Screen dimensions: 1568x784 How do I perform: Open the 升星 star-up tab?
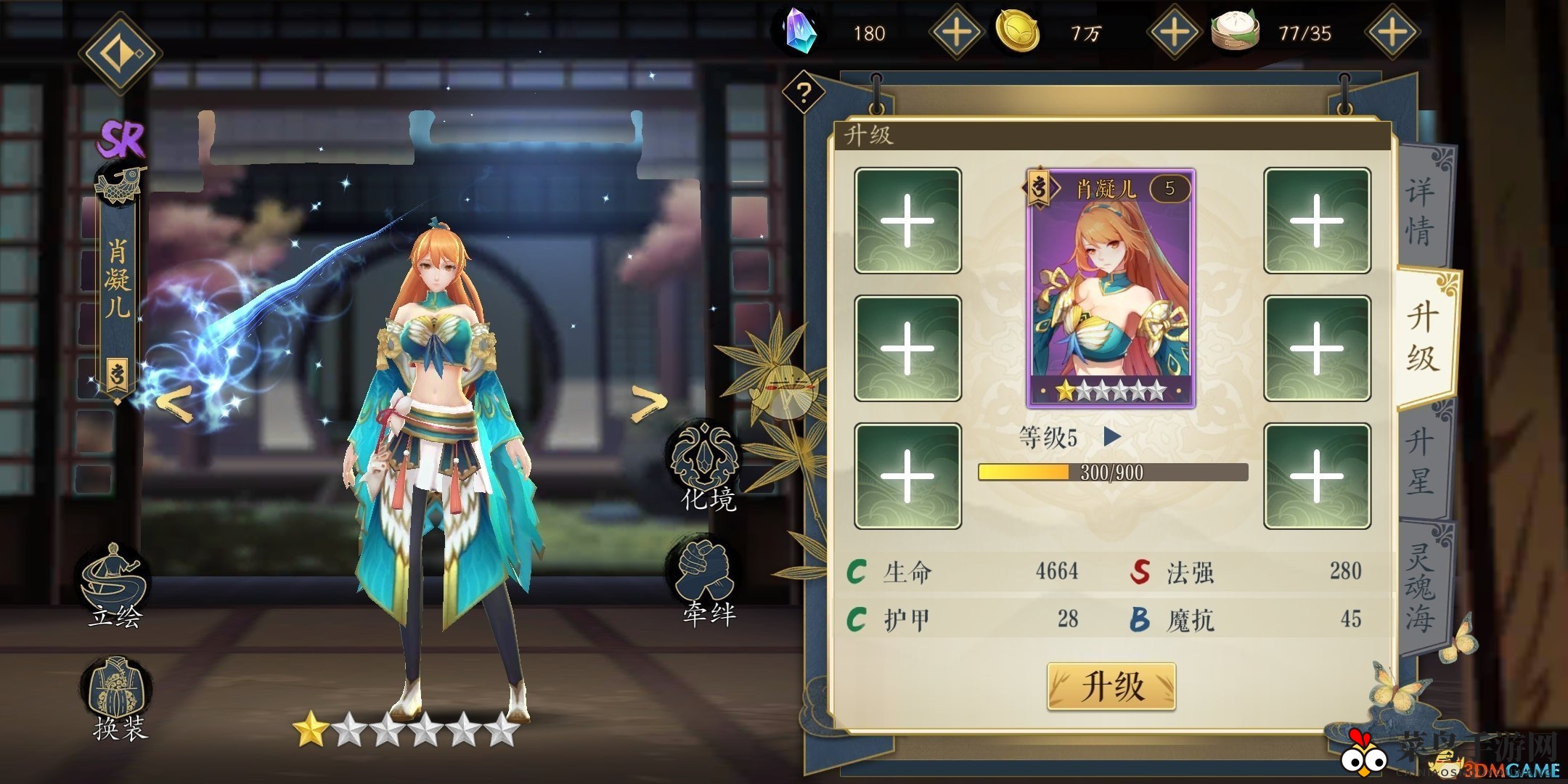[1419, 461]
